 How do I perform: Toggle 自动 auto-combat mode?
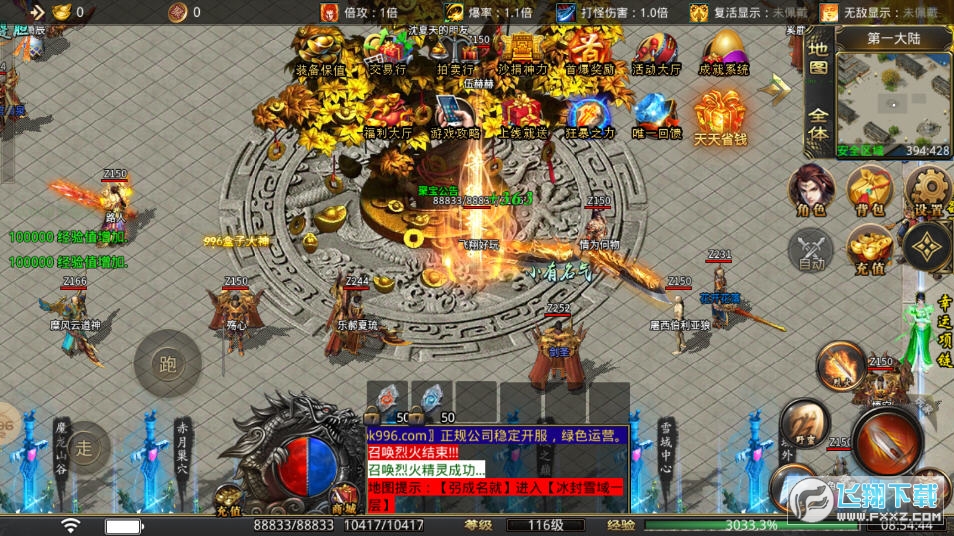click(x=812, y=249)
